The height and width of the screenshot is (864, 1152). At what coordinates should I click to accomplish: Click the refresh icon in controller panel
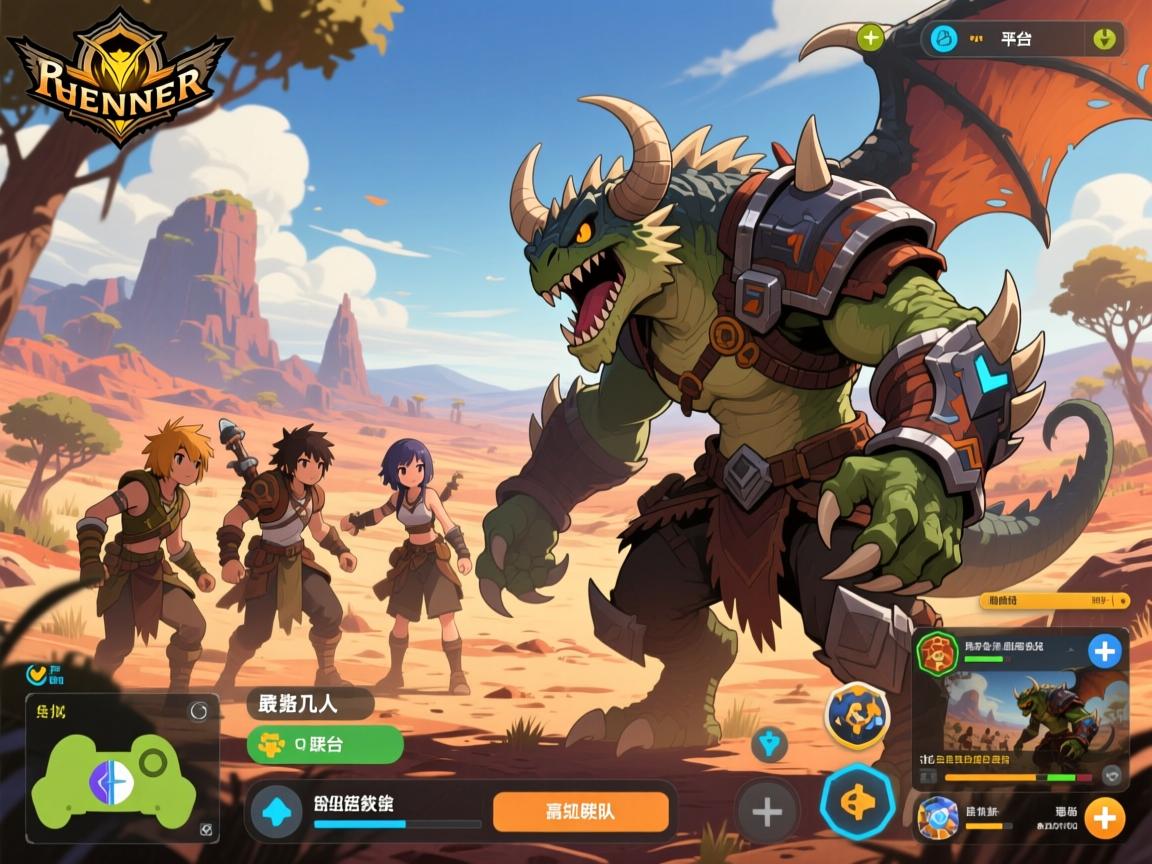pyautogui.click(x=198, y=711)
